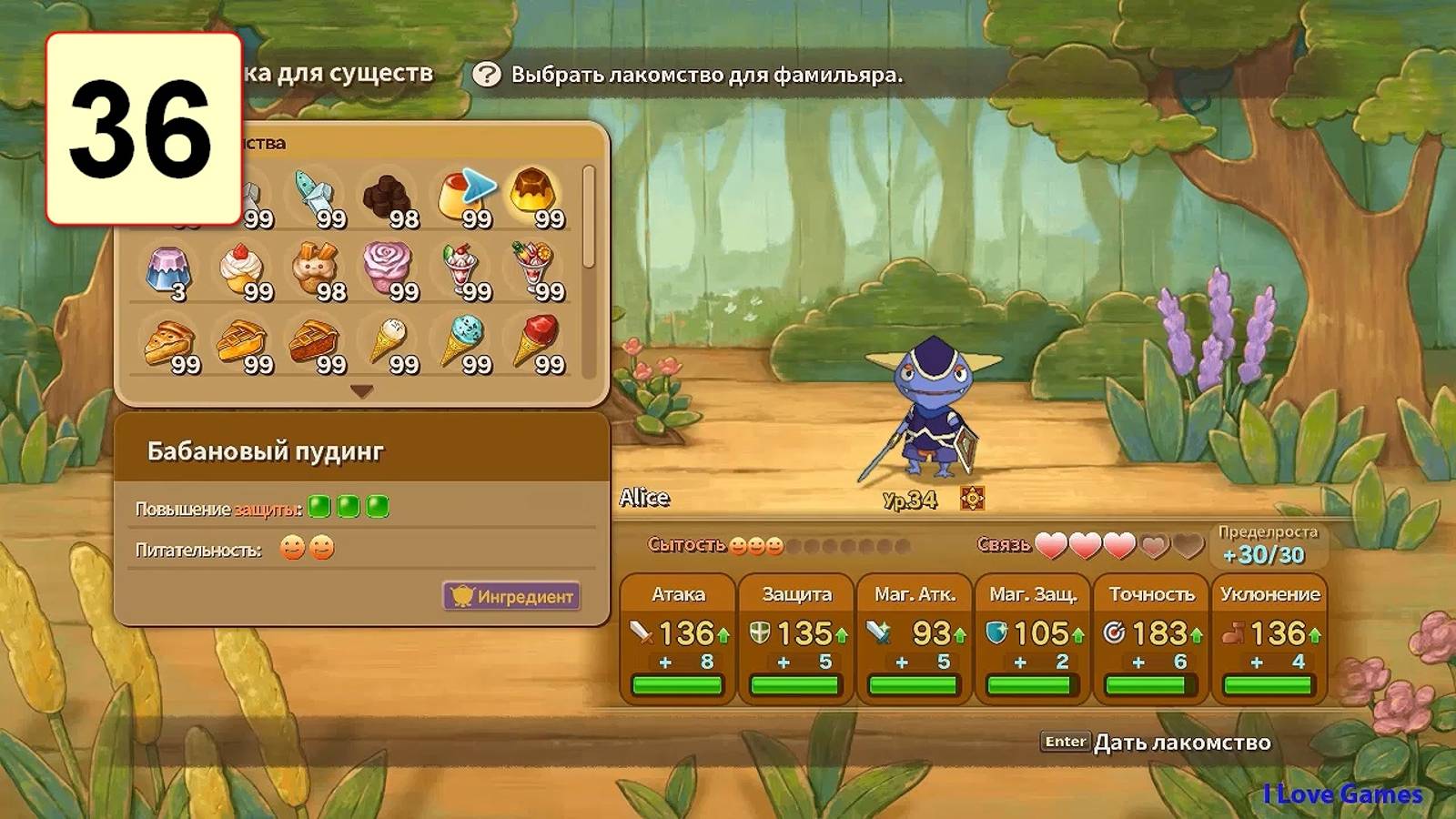Pick the blue and purple jelly treat
This screenshot has height=819, width=1456.
tap(168, 269)
